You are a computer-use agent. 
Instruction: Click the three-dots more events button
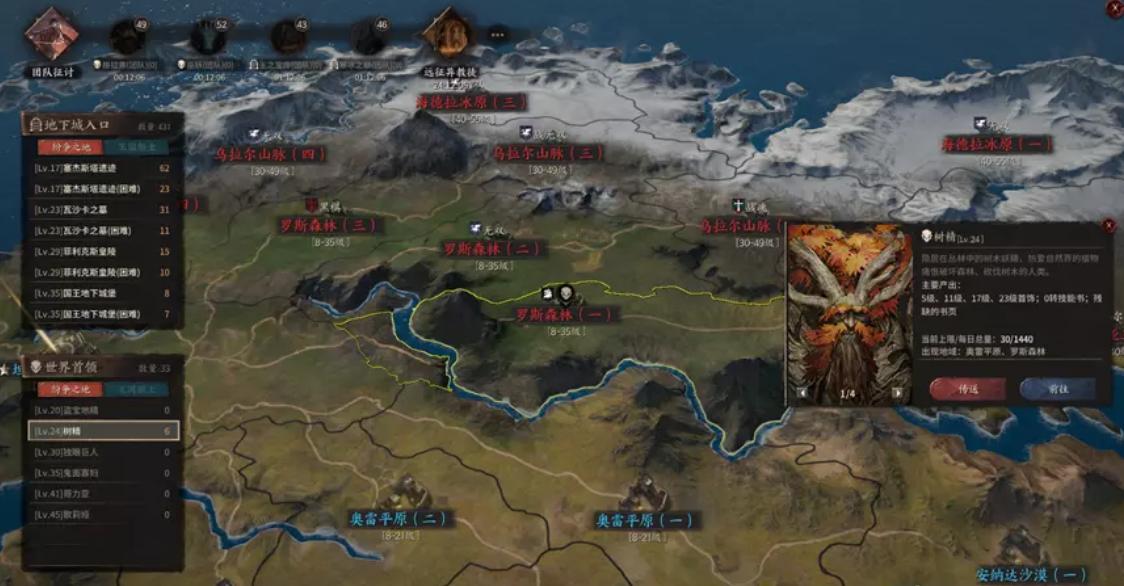click(x=497, y=35)
